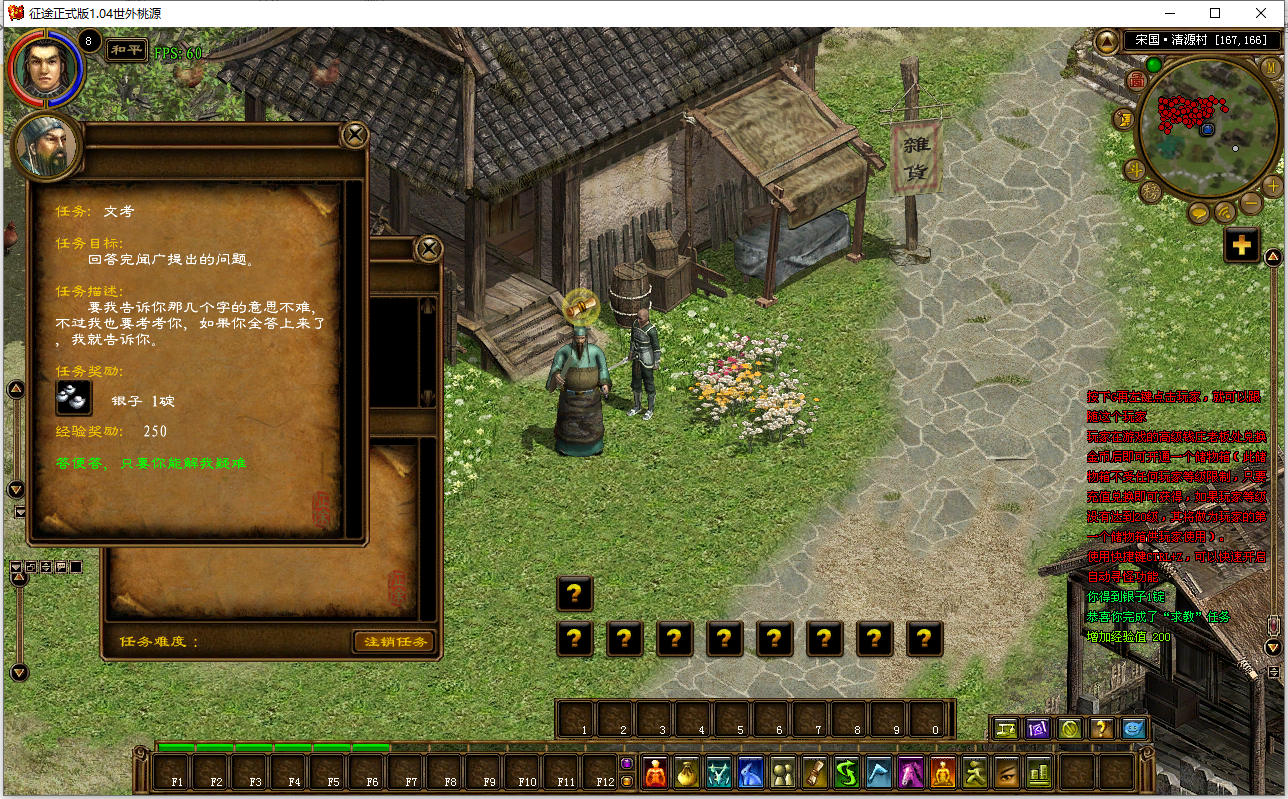The image size is (1288, 799).
Task: Open the question mark help icon
Action: [x=1101, y=728]
